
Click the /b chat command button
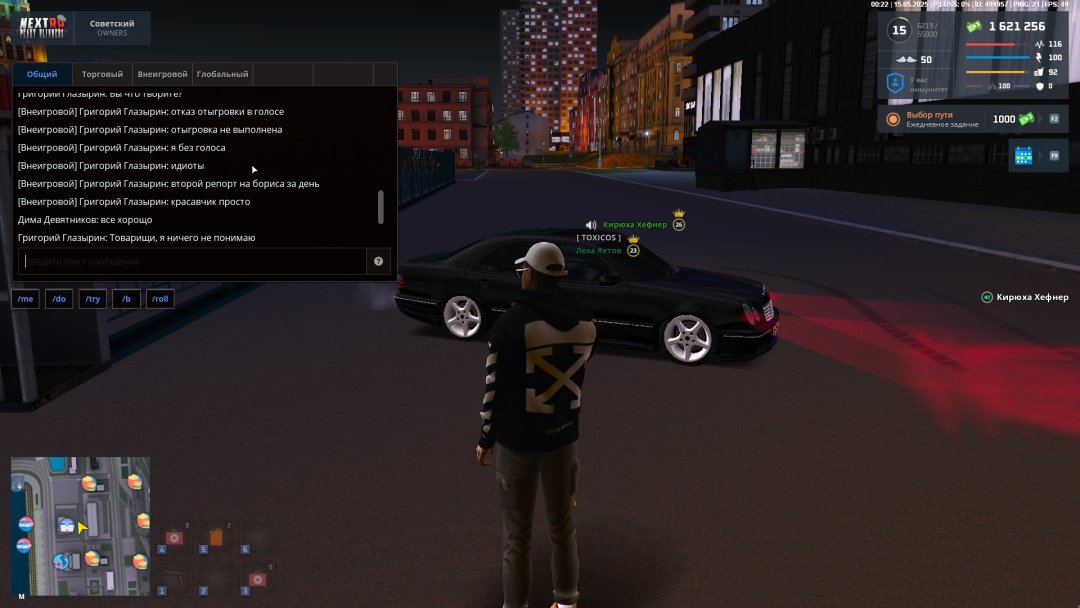pyautogui.click(x=126, y=299)
